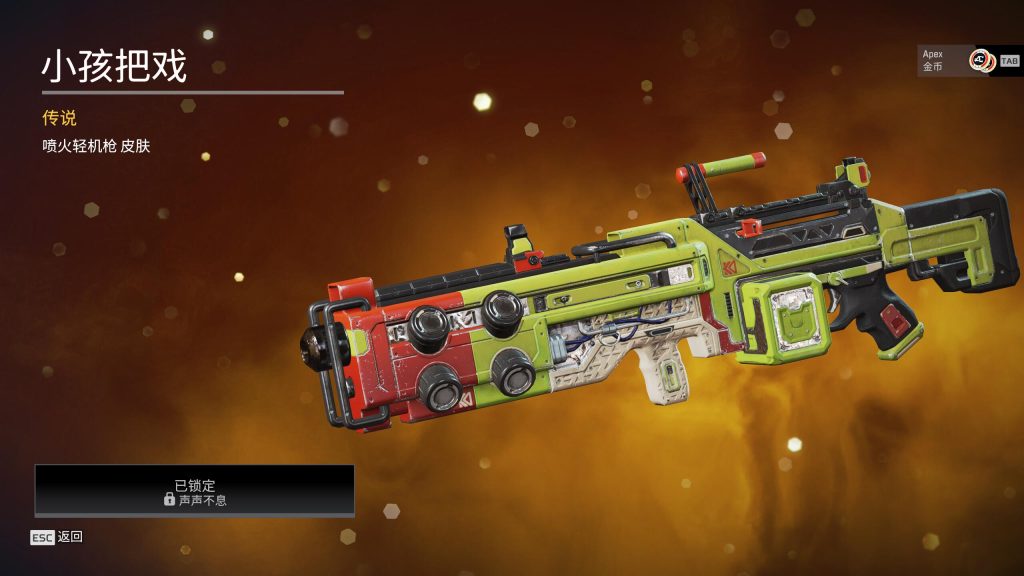Open the Apex 金币 currency panel

[956, 61]
